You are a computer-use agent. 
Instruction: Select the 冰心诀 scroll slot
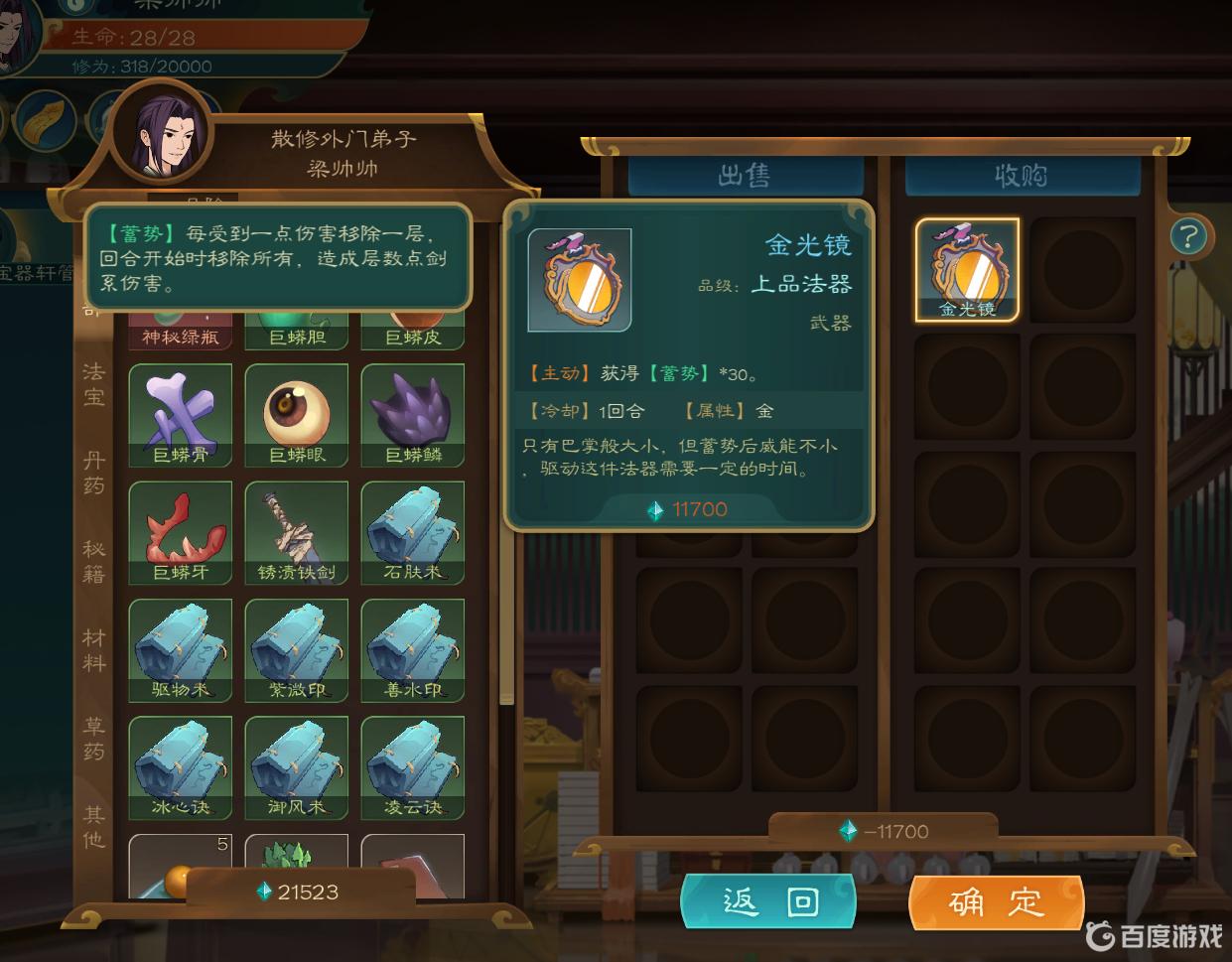click(181, 766)
